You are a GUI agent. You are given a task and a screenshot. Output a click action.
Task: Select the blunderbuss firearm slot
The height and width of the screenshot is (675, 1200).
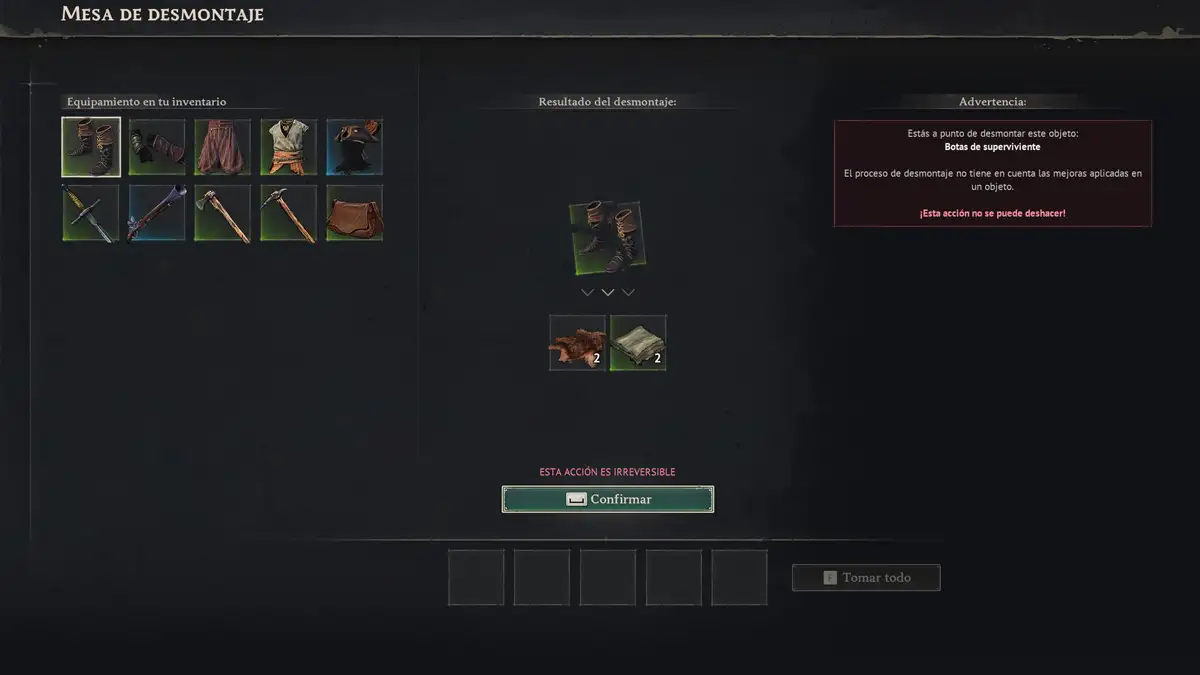tap(157, 213)
